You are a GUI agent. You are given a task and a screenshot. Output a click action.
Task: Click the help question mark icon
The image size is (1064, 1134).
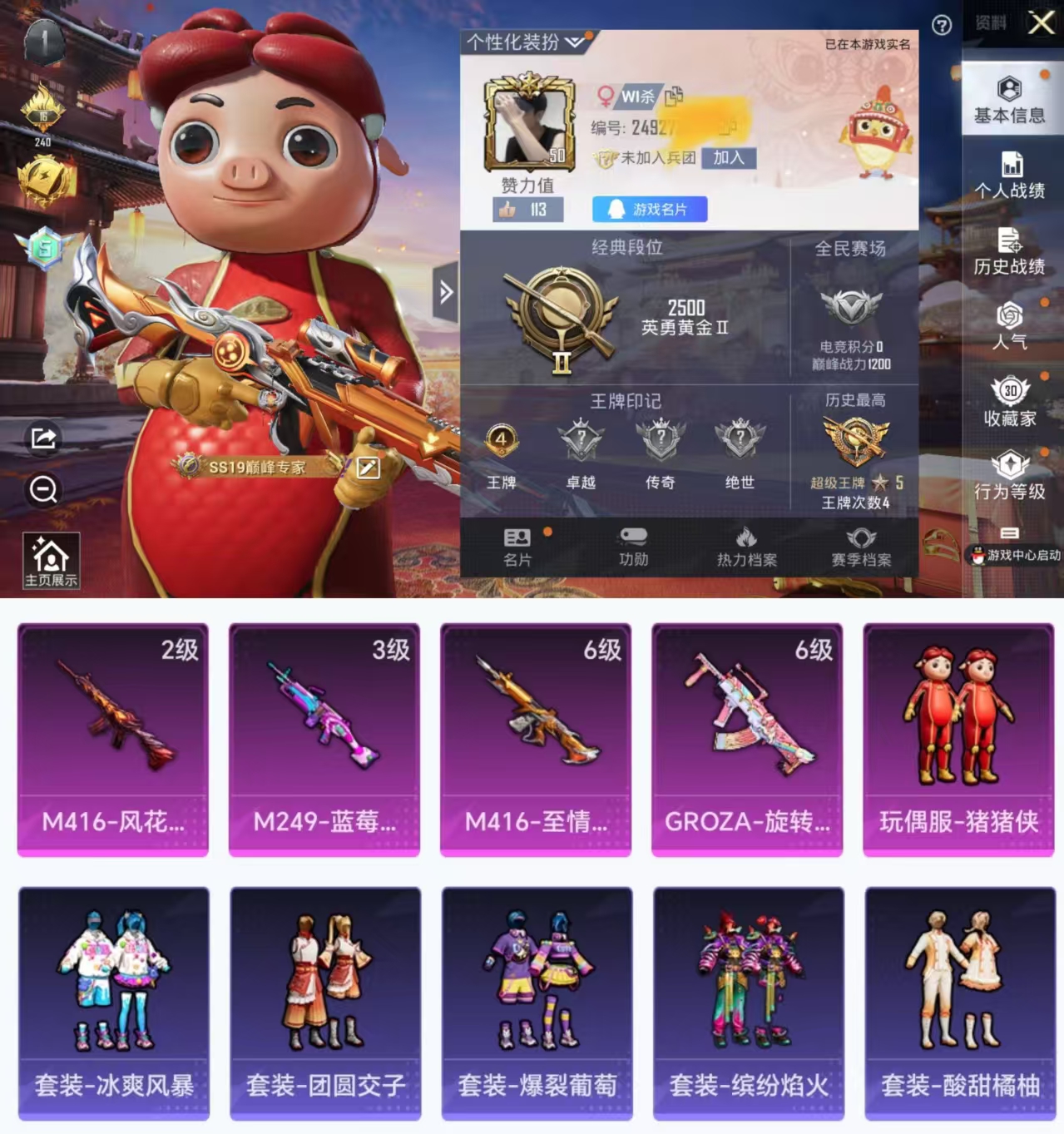click(942, 25)
